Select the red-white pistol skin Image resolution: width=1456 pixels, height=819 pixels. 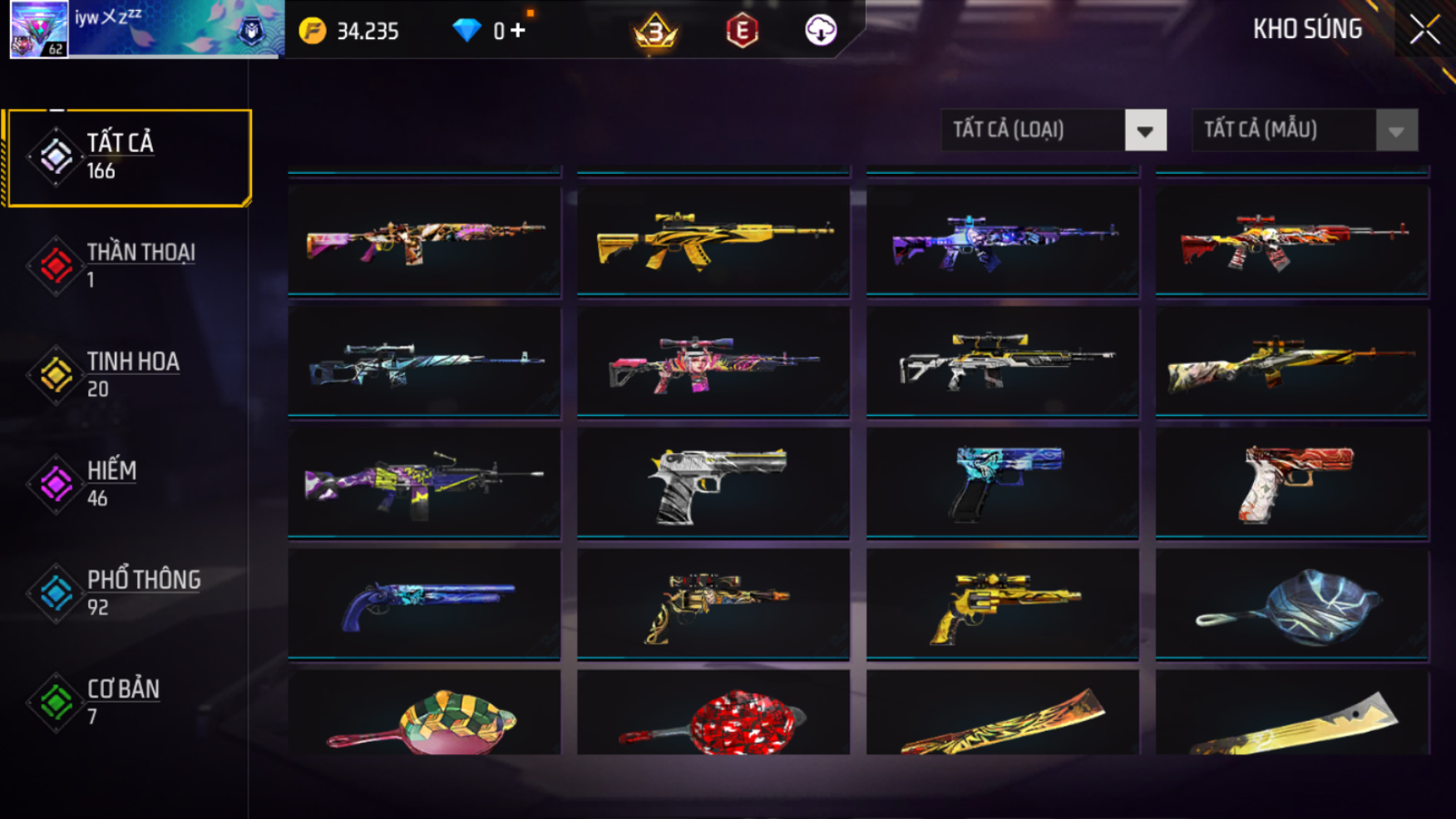tap(1292, 483)
